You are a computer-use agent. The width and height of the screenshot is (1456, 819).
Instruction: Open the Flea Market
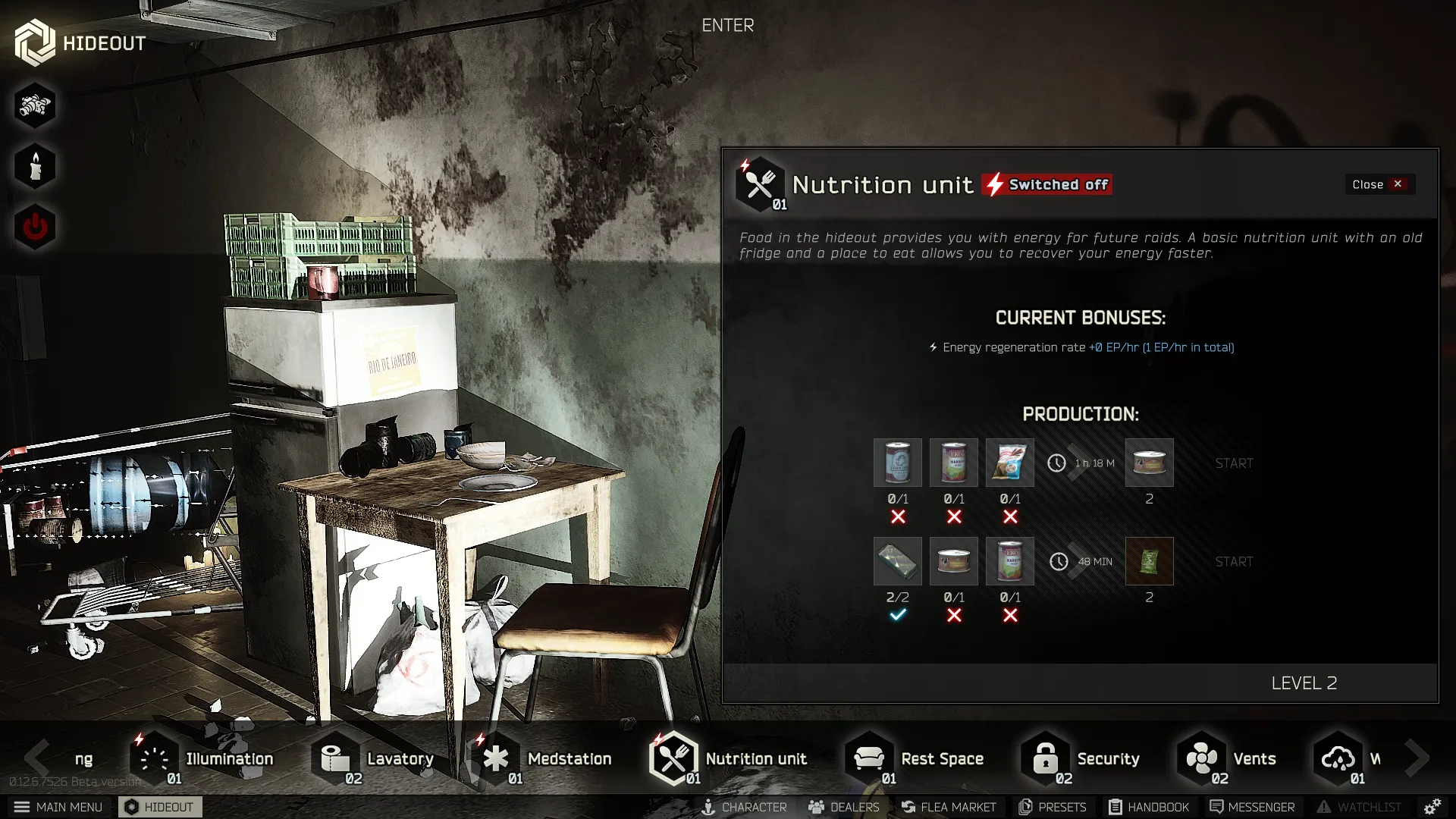pos(949,807)
